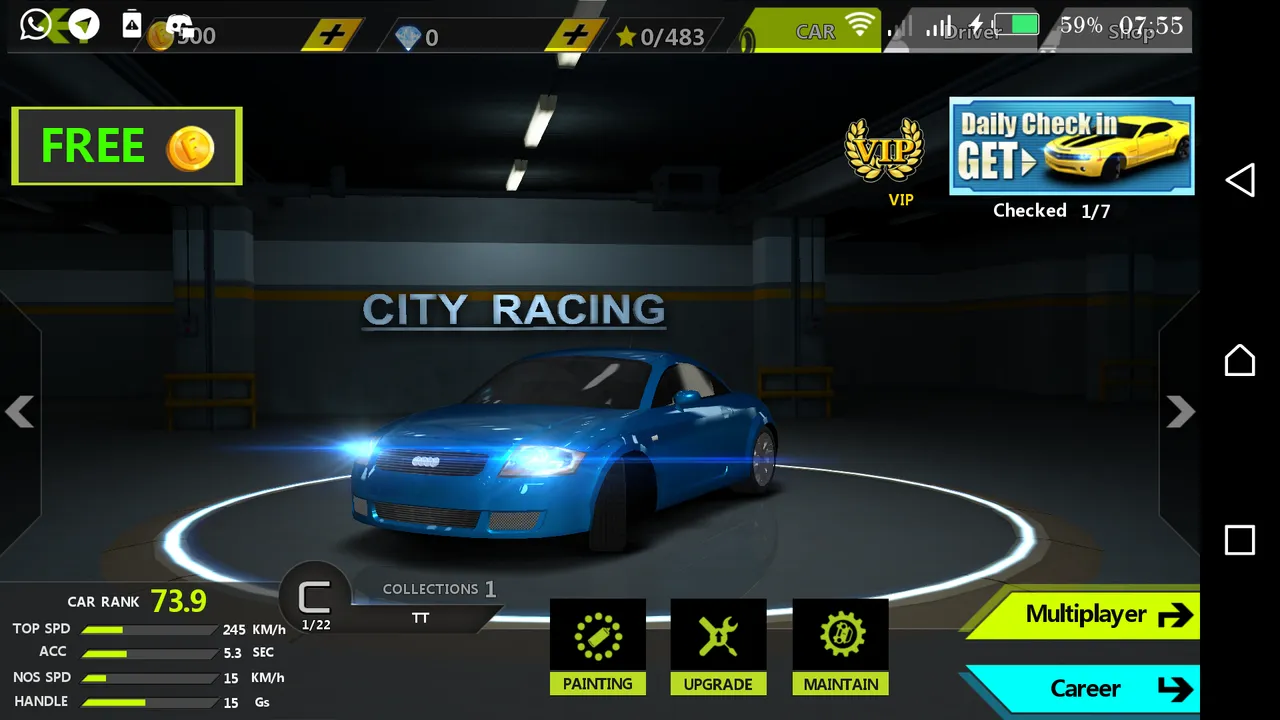The height and width of the screenshot is (720, 1280).
Task: Tap the Android back navigation button
Action: [x=1240, y=181]
